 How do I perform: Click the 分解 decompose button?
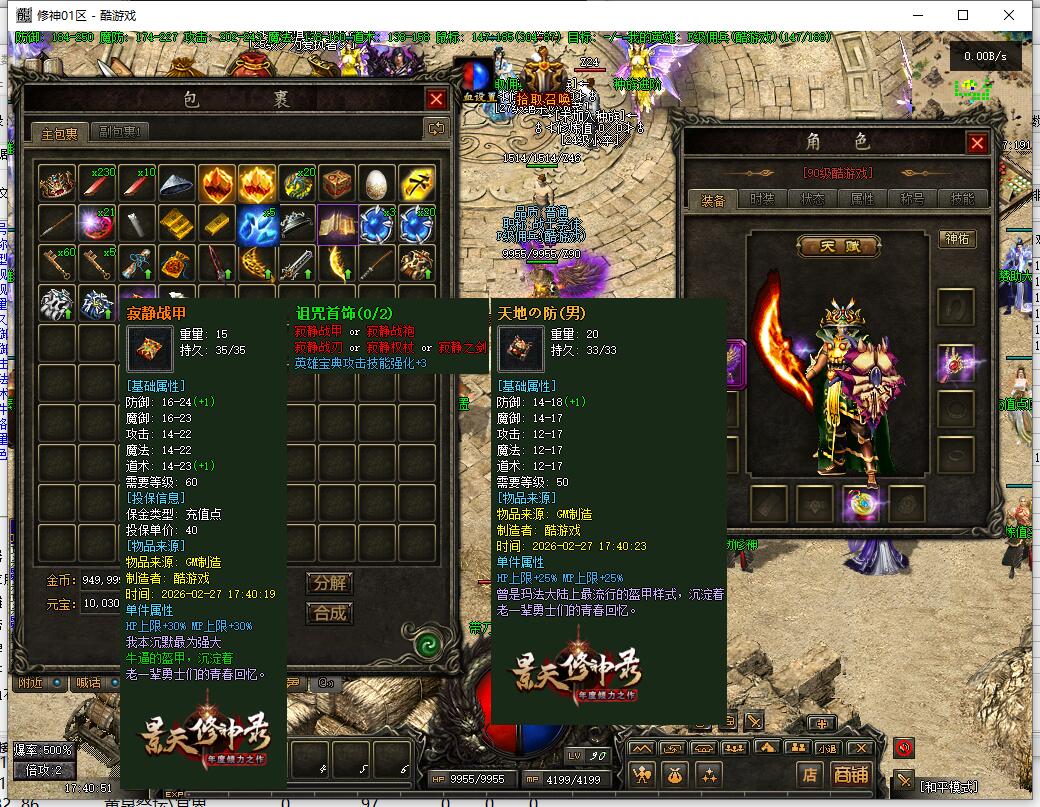pos(329,583)
